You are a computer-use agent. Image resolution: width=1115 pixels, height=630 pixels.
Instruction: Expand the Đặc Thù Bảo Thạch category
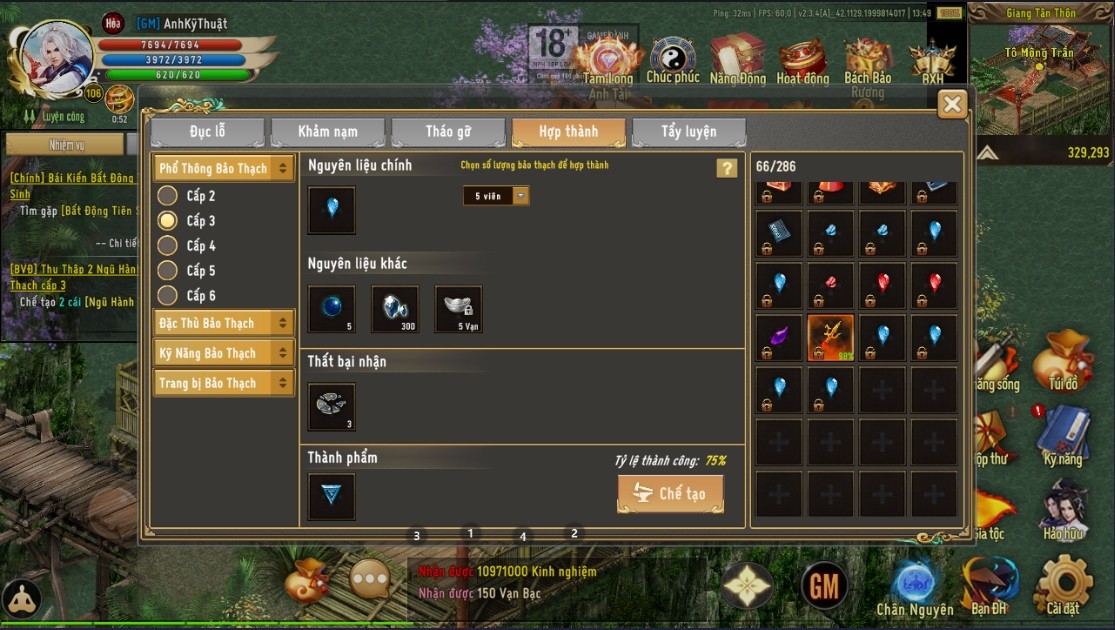pos(223,323)
